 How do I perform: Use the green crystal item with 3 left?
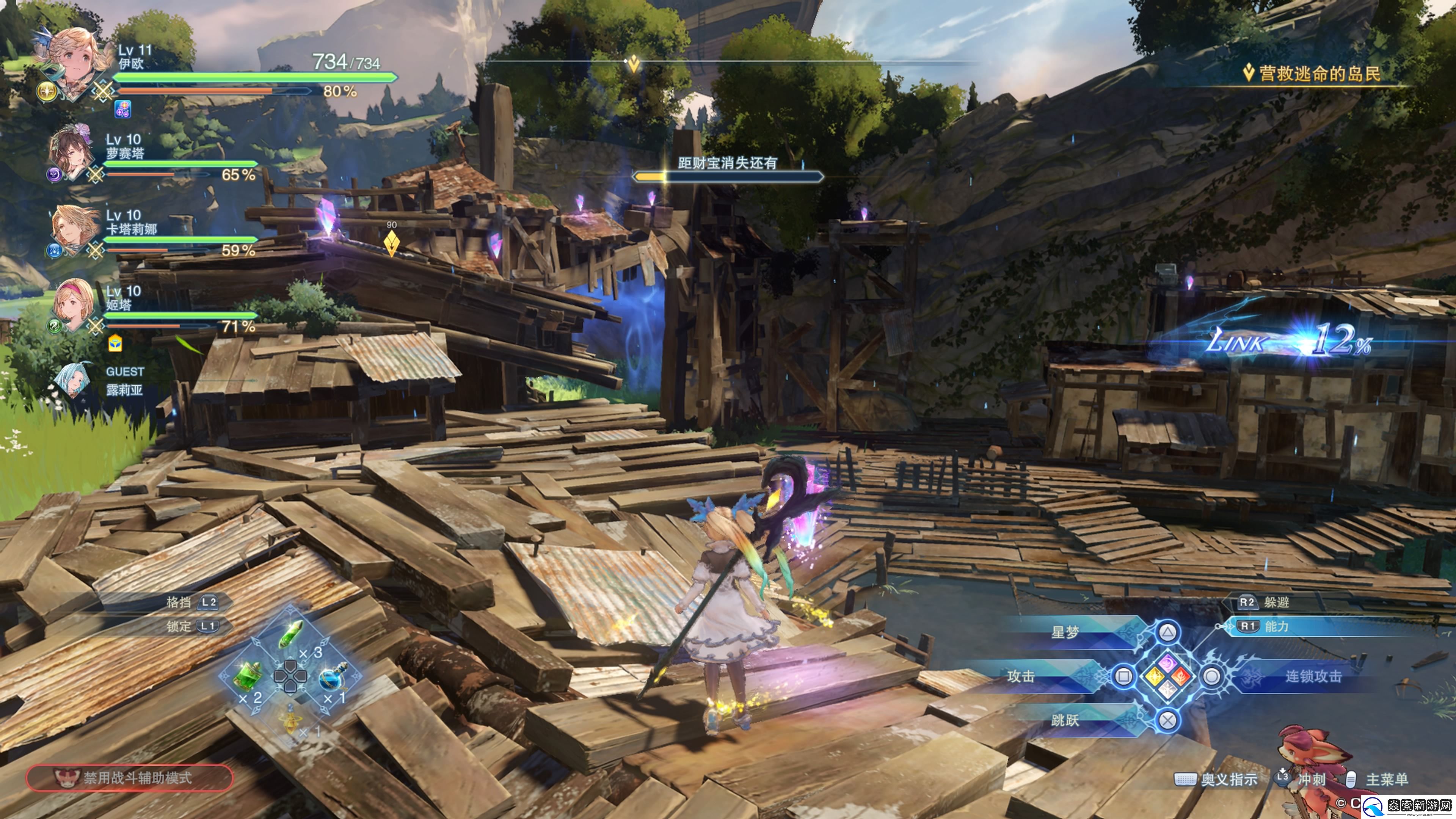292,634
